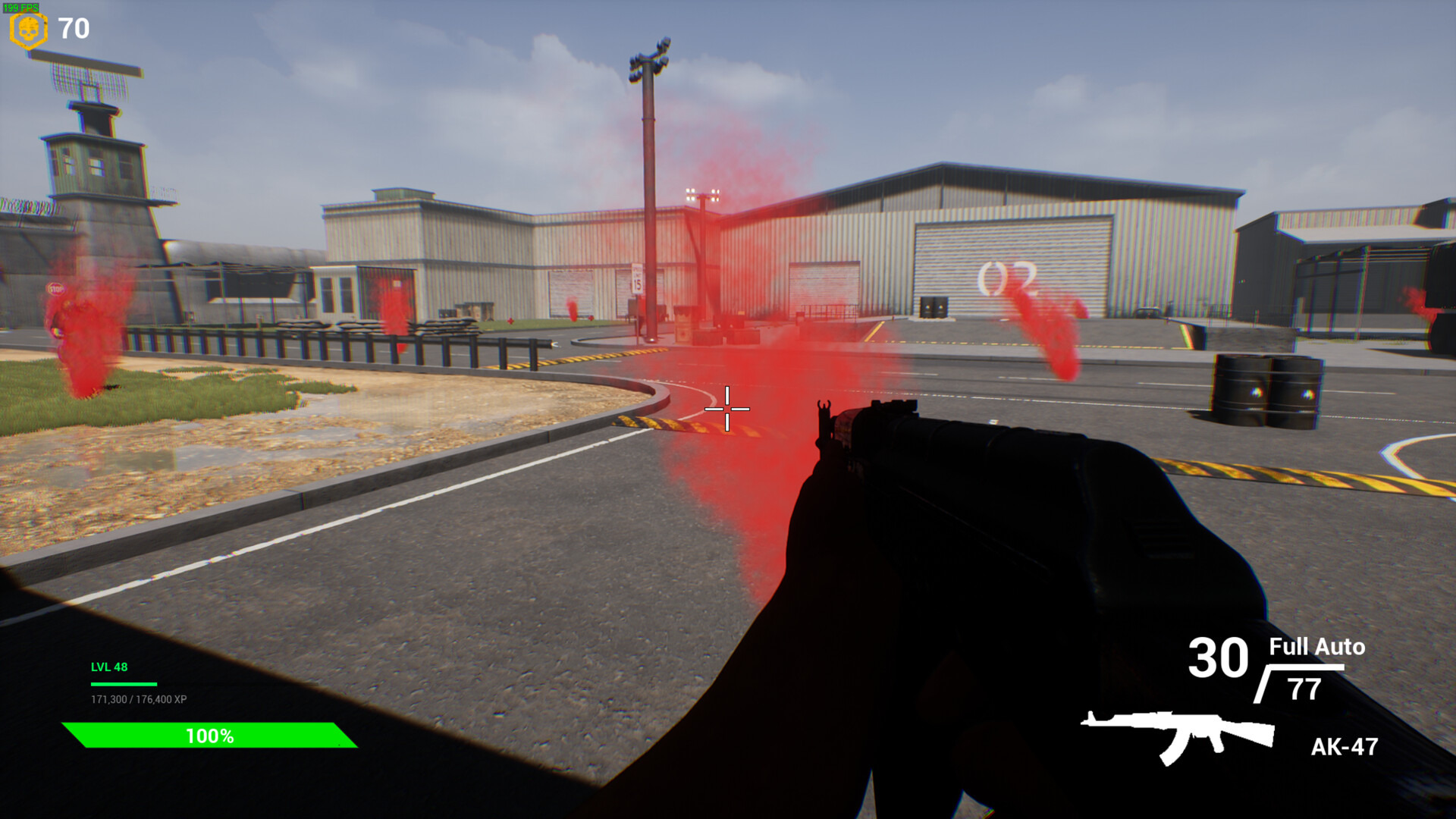Click the crosshair at screen center
Screen dimensions: 1456x819
click(x=728, y=409)
